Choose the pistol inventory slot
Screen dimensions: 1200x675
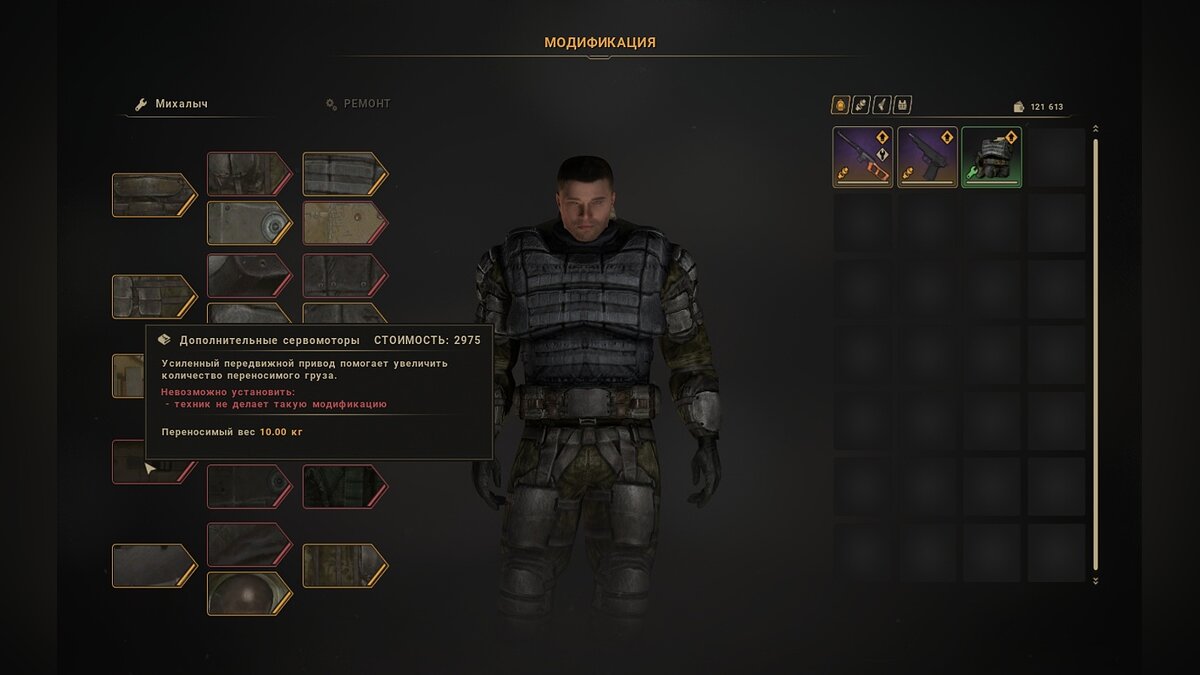(927, 157)
